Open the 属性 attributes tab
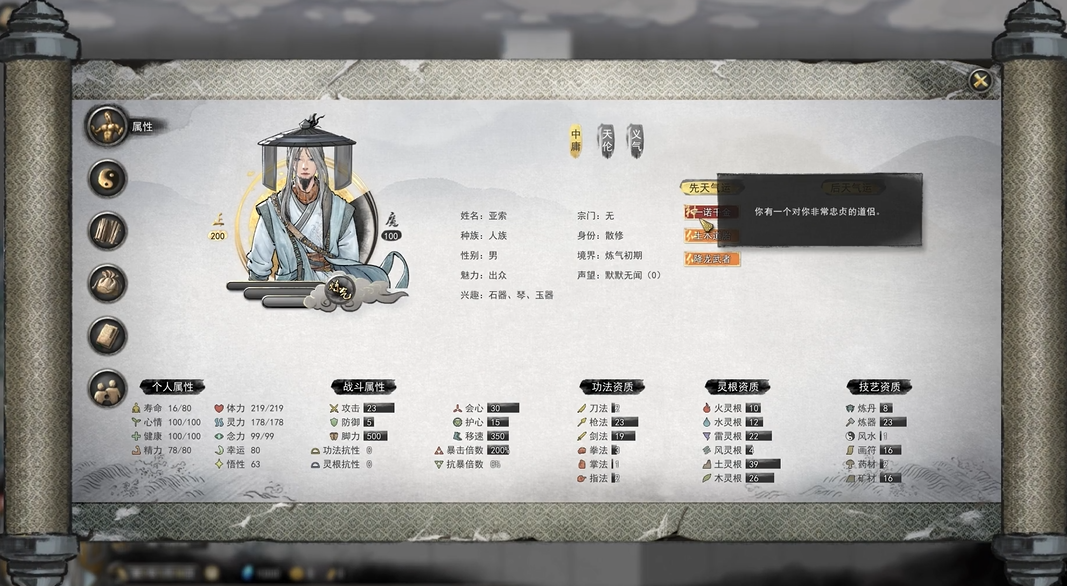This screenshot has height=586, width=1067. tap(108, 126)
